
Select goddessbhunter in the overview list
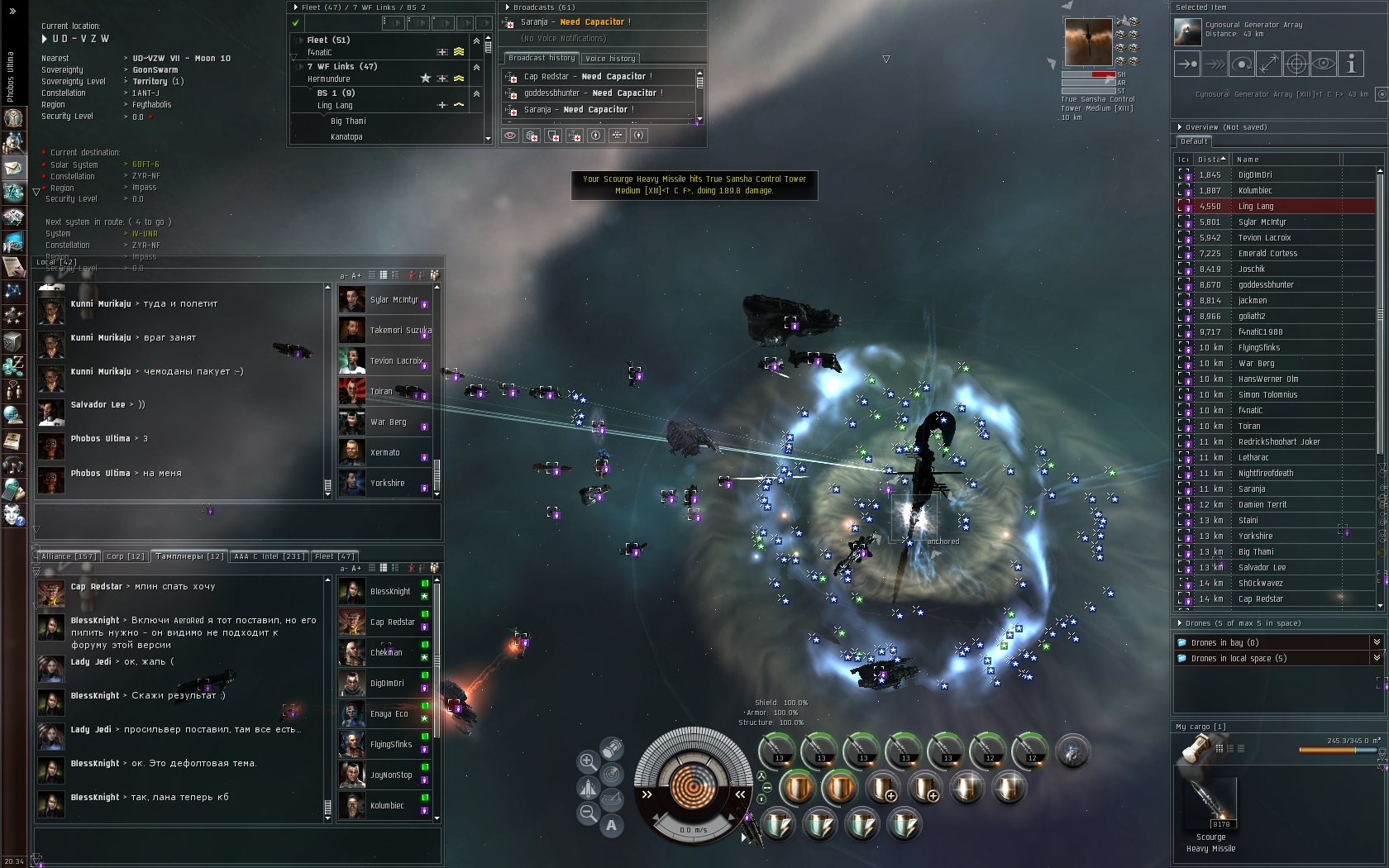point(1266,285)
